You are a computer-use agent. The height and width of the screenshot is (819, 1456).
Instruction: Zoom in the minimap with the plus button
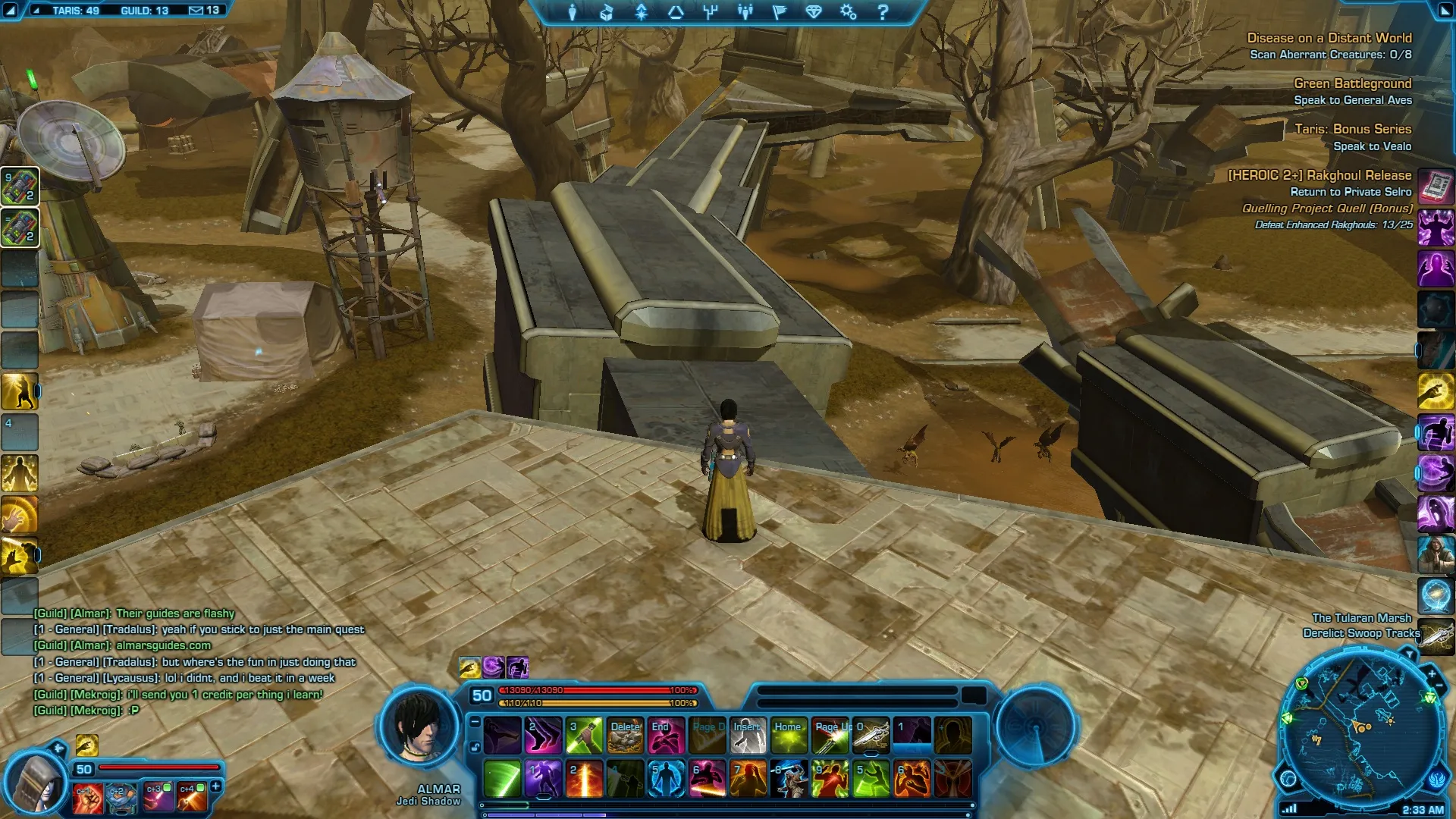1432,673
